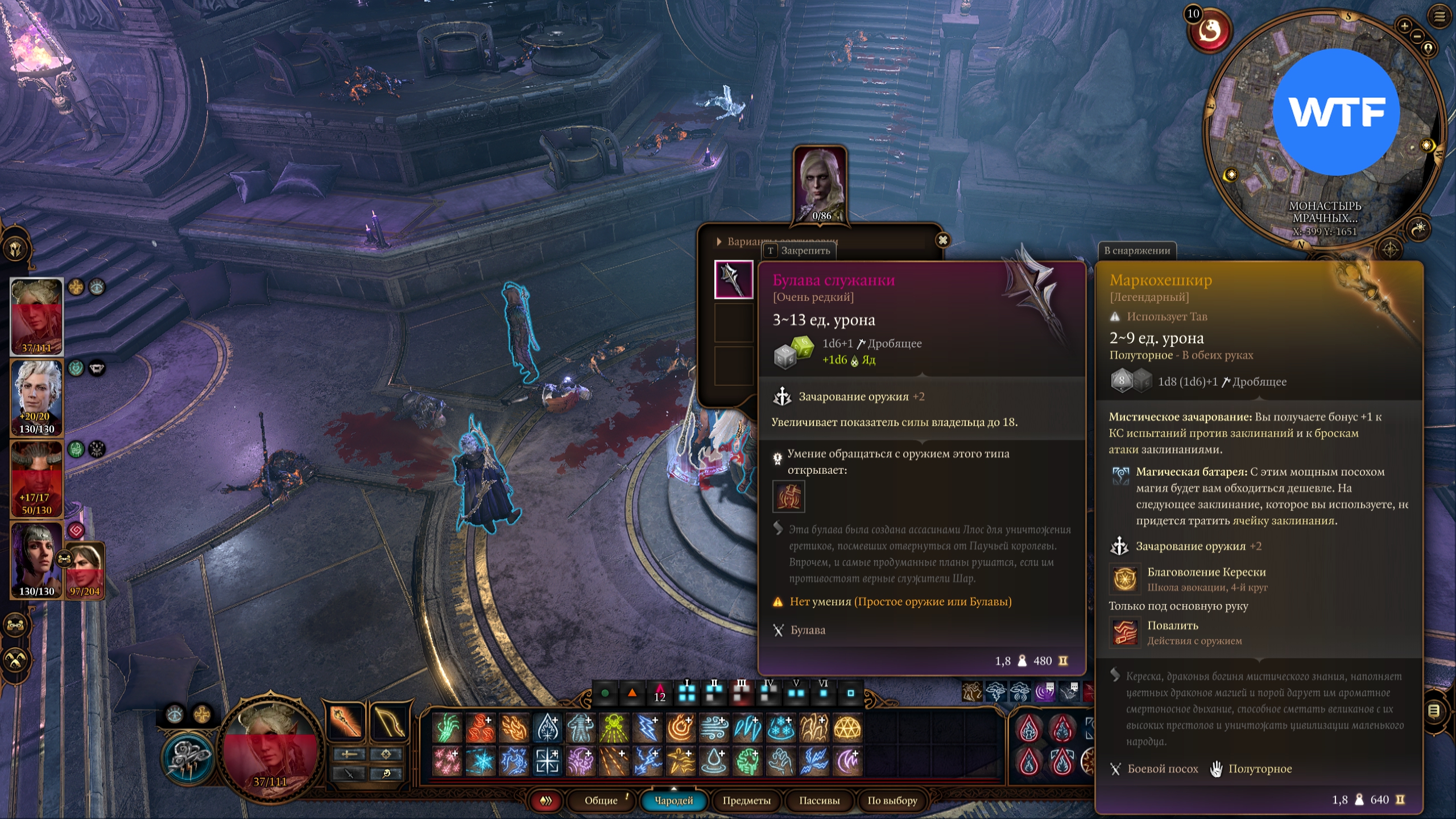Choose the dark-haired companion with silver circlet
Screen dimensions: 1456x819
35,560
